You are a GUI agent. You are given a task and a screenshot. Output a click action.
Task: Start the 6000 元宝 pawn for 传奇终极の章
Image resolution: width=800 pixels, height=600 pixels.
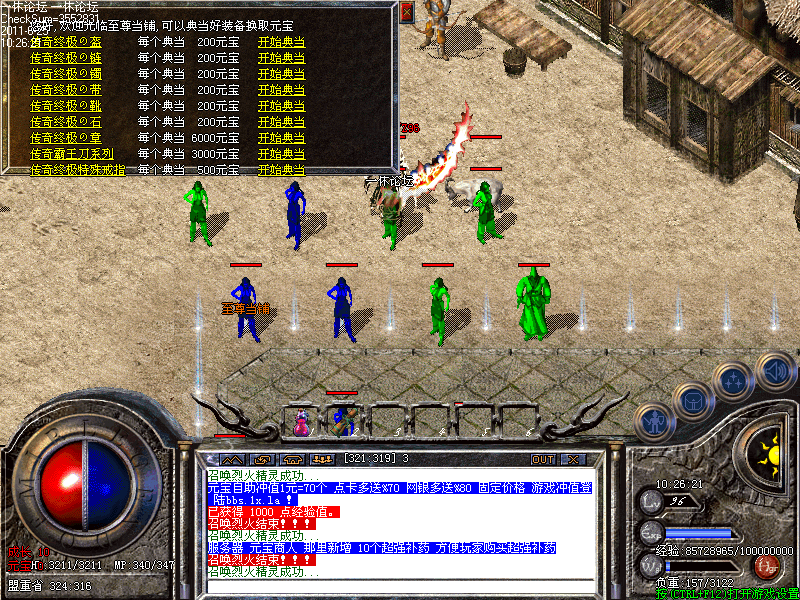point(281,138)
